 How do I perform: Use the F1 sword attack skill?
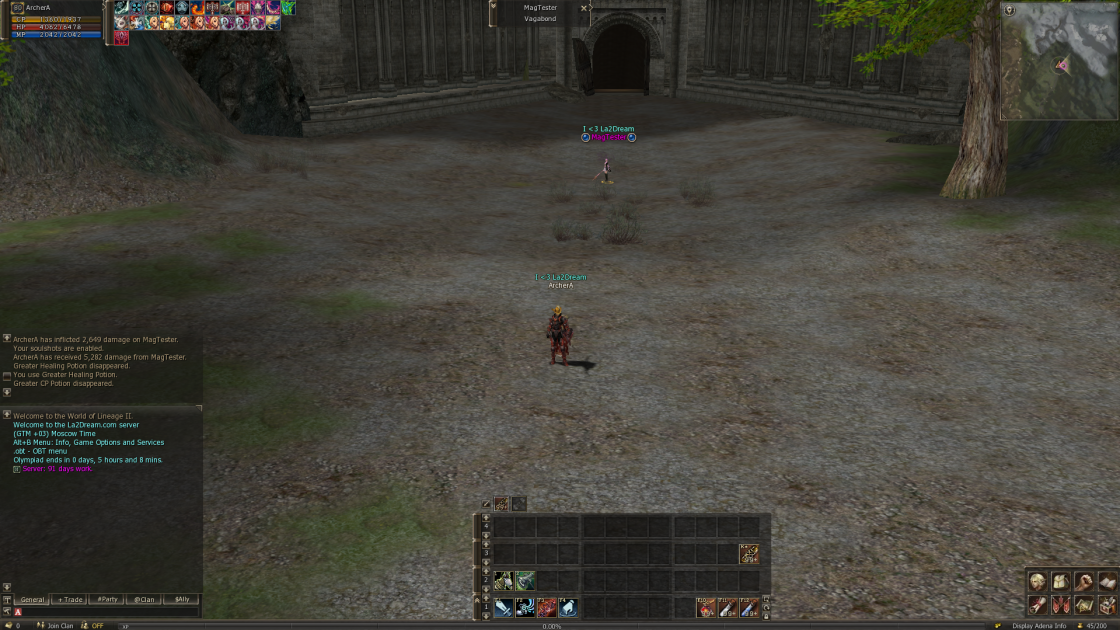[x=503, y=607]
